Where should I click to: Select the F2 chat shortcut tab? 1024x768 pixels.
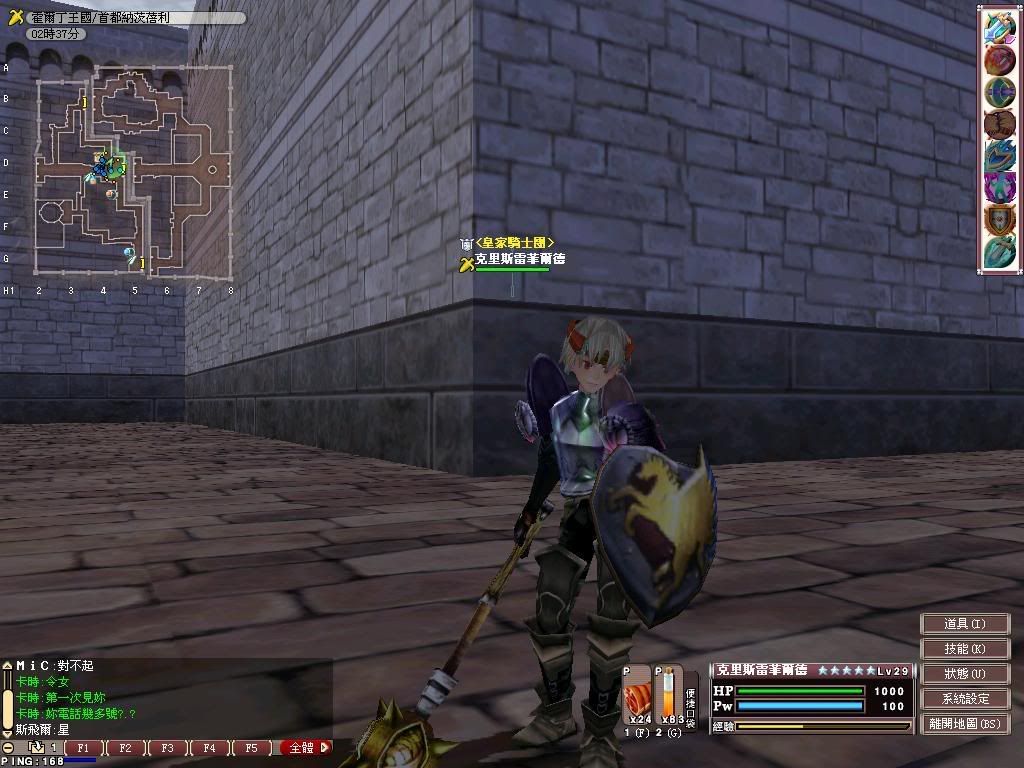coord(125,747)
